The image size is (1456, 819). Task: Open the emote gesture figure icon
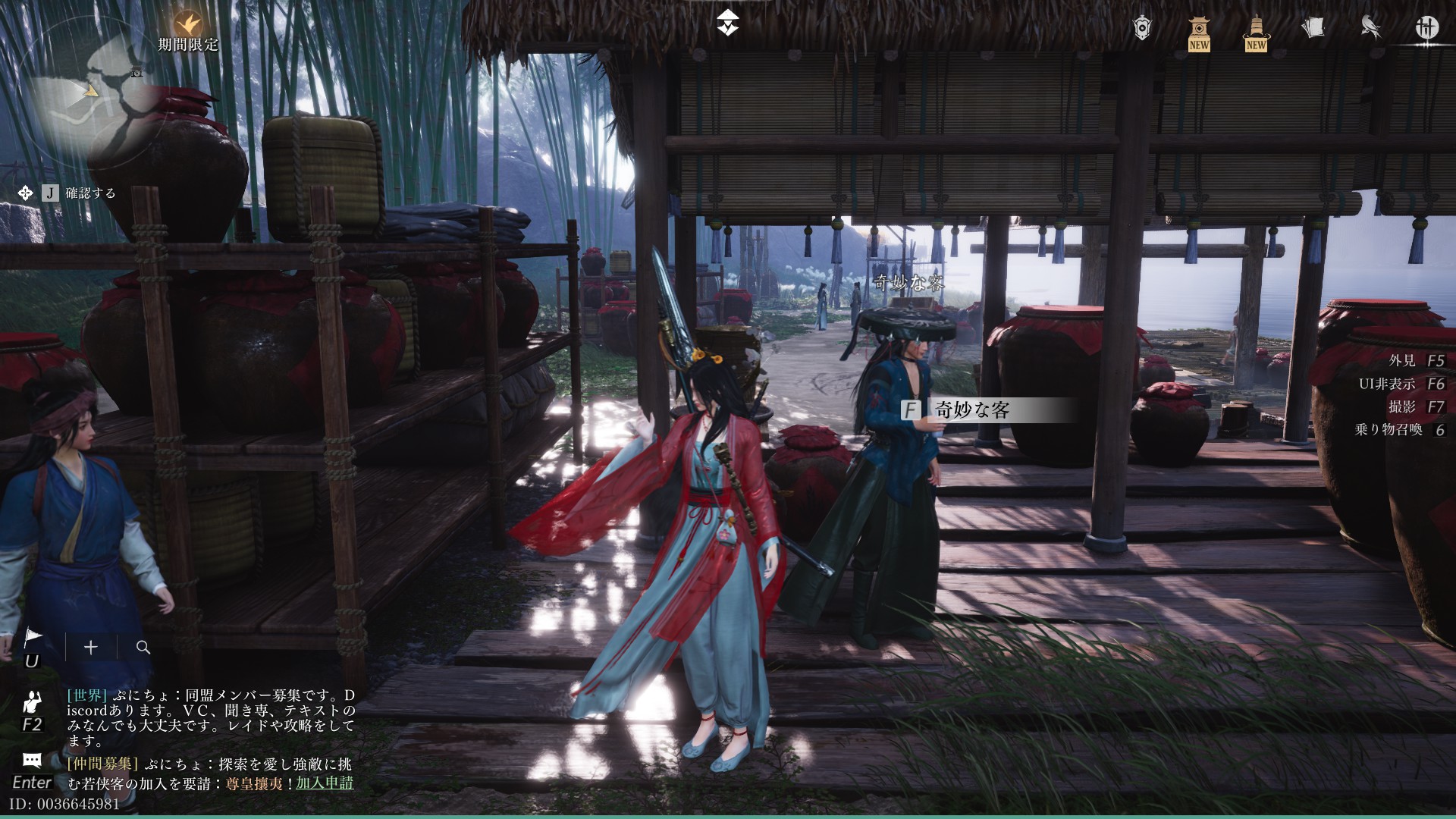point(32,701)
